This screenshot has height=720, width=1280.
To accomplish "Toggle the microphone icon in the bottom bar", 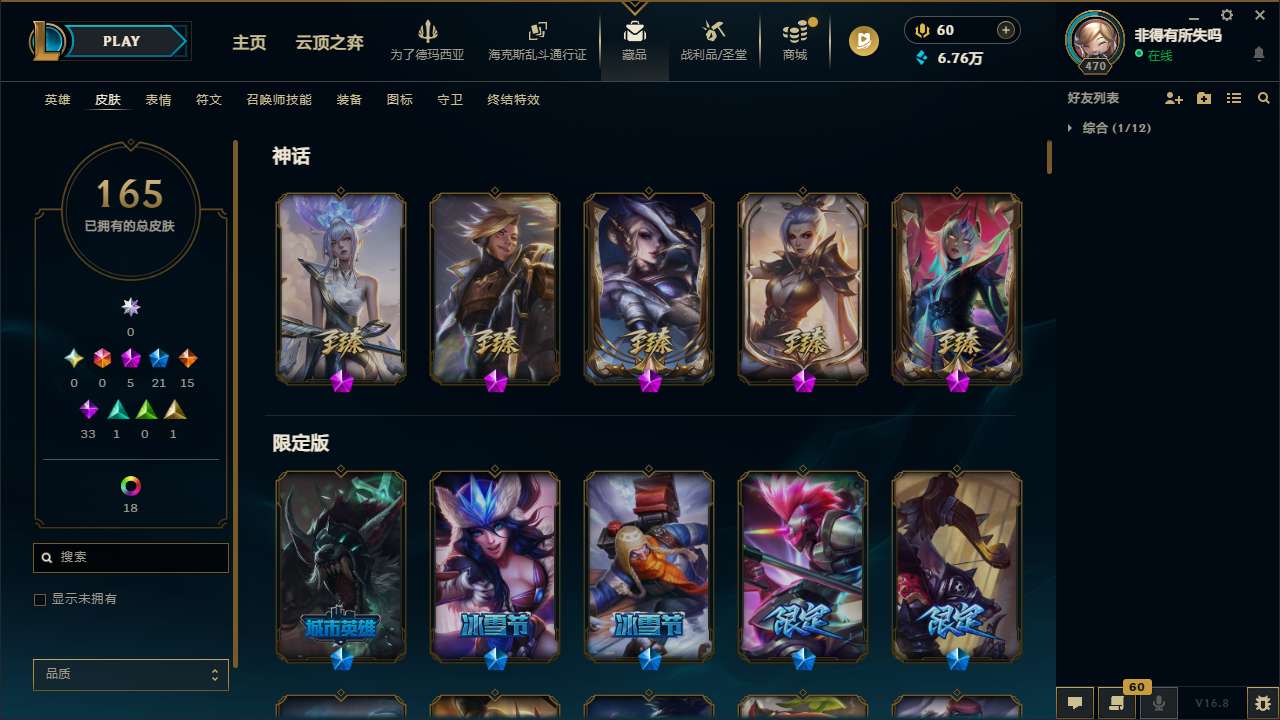I will coord(1159,703).
